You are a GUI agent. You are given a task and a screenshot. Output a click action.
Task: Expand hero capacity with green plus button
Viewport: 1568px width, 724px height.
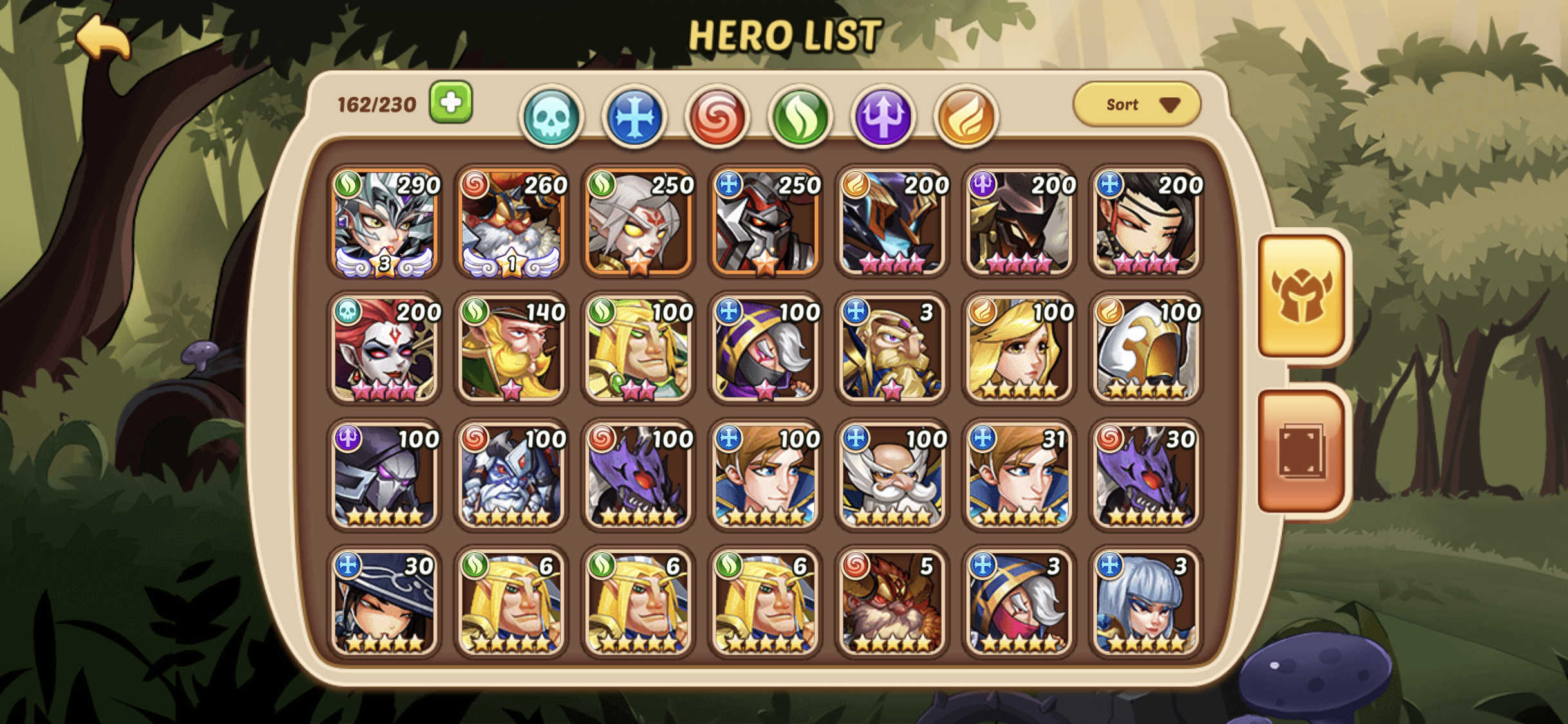451,102
